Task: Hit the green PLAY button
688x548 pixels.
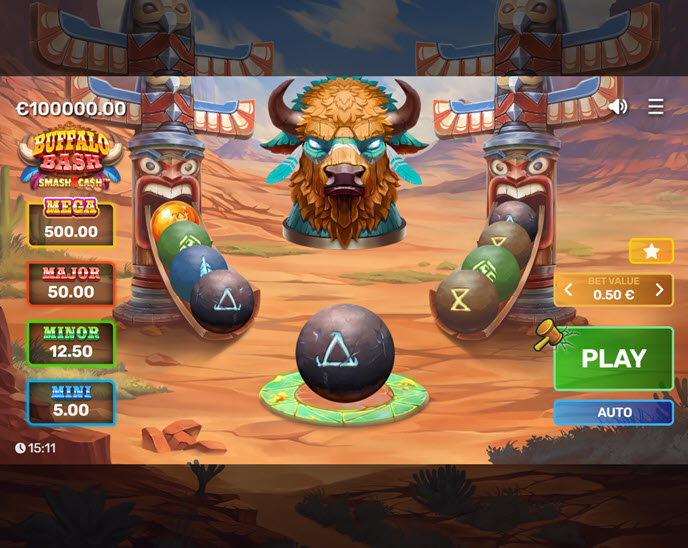Action: 614,358
